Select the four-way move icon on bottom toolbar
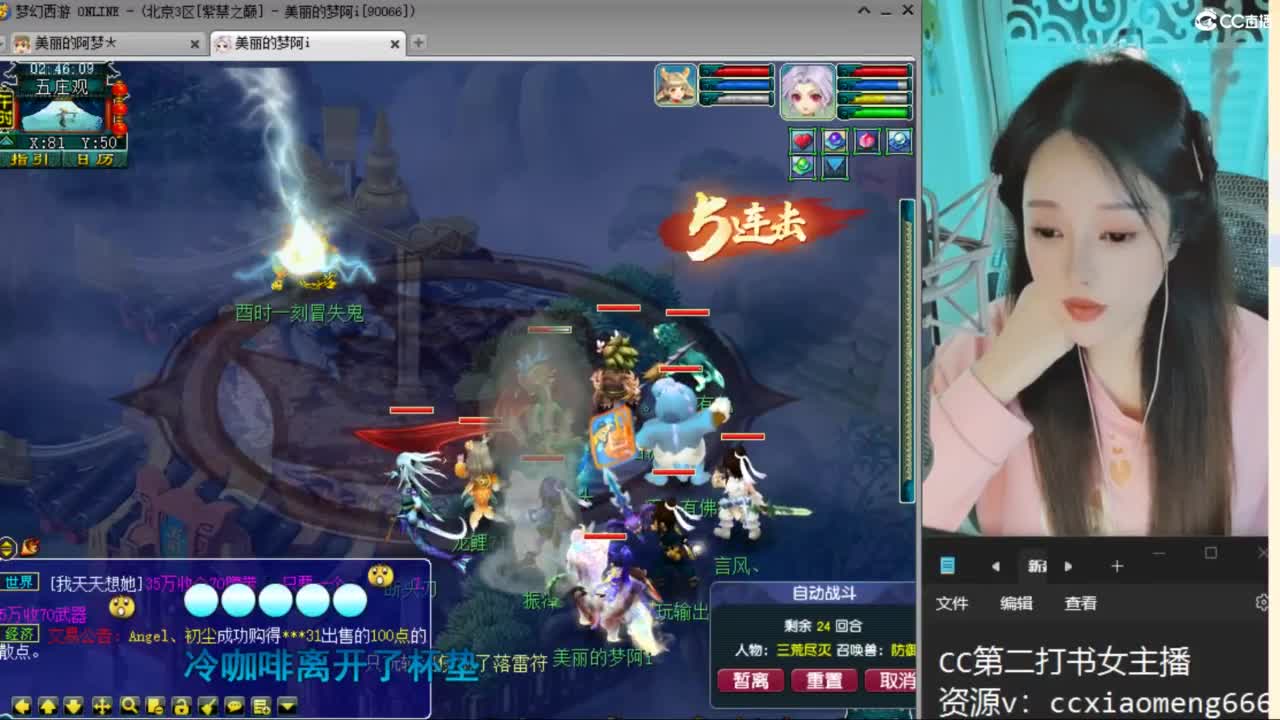This screenshot has width=1280, height=720. [x=102, y=705]
